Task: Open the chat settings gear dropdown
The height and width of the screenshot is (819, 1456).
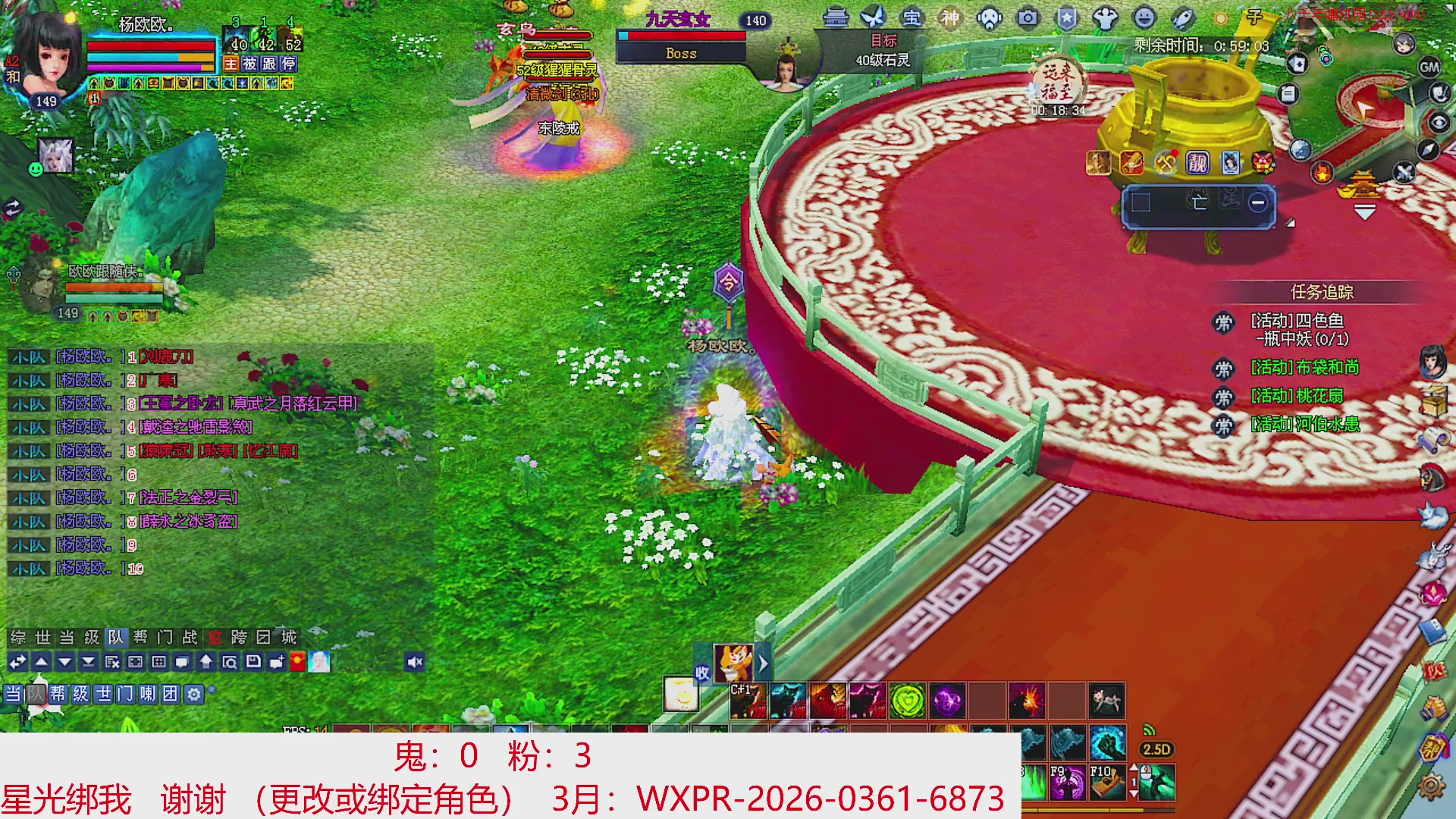Action: tap(194, 692)
